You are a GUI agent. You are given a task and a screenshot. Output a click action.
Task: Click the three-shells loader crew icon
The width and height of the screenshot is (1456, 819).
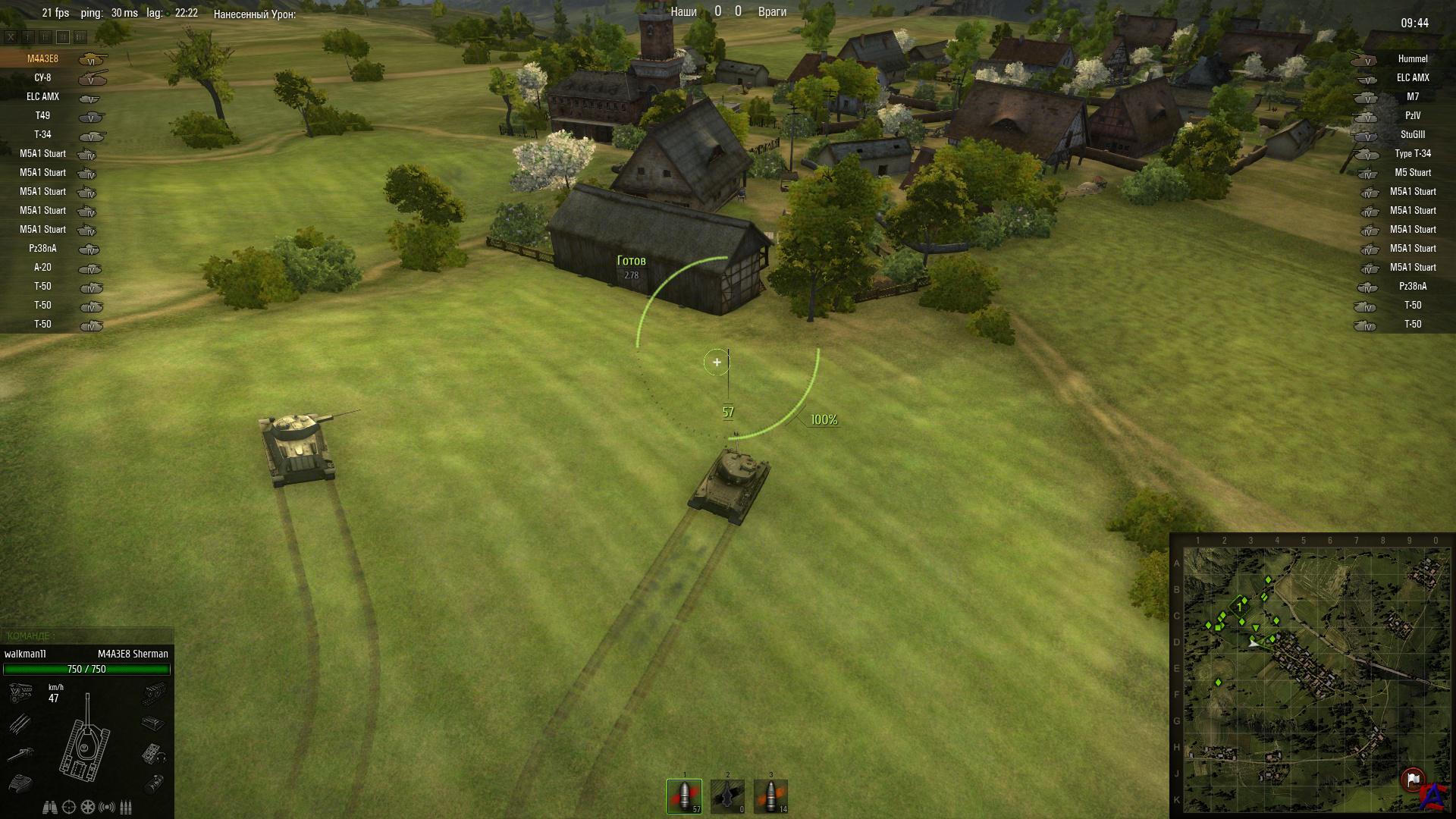click(x=126, y=807)
